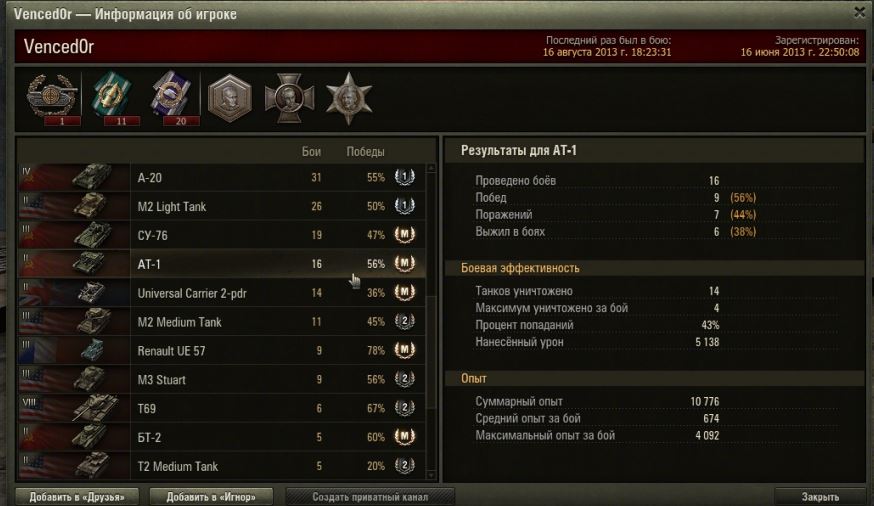Select the M2 Light Tank row
874x506 pixels.
click(220, 206)
